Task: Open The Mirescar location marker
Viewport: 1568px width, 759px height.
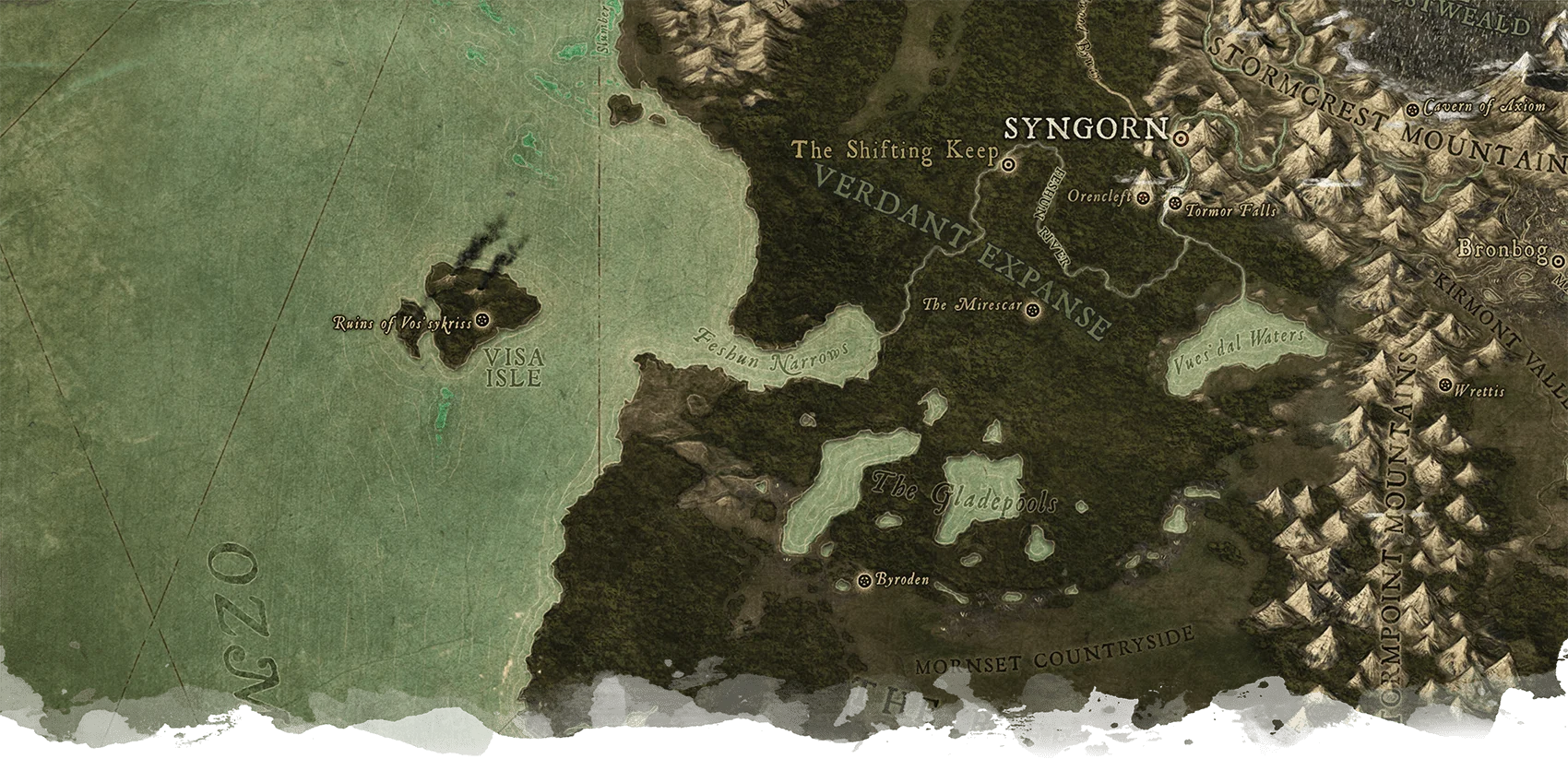Action: pos(1033,309)
